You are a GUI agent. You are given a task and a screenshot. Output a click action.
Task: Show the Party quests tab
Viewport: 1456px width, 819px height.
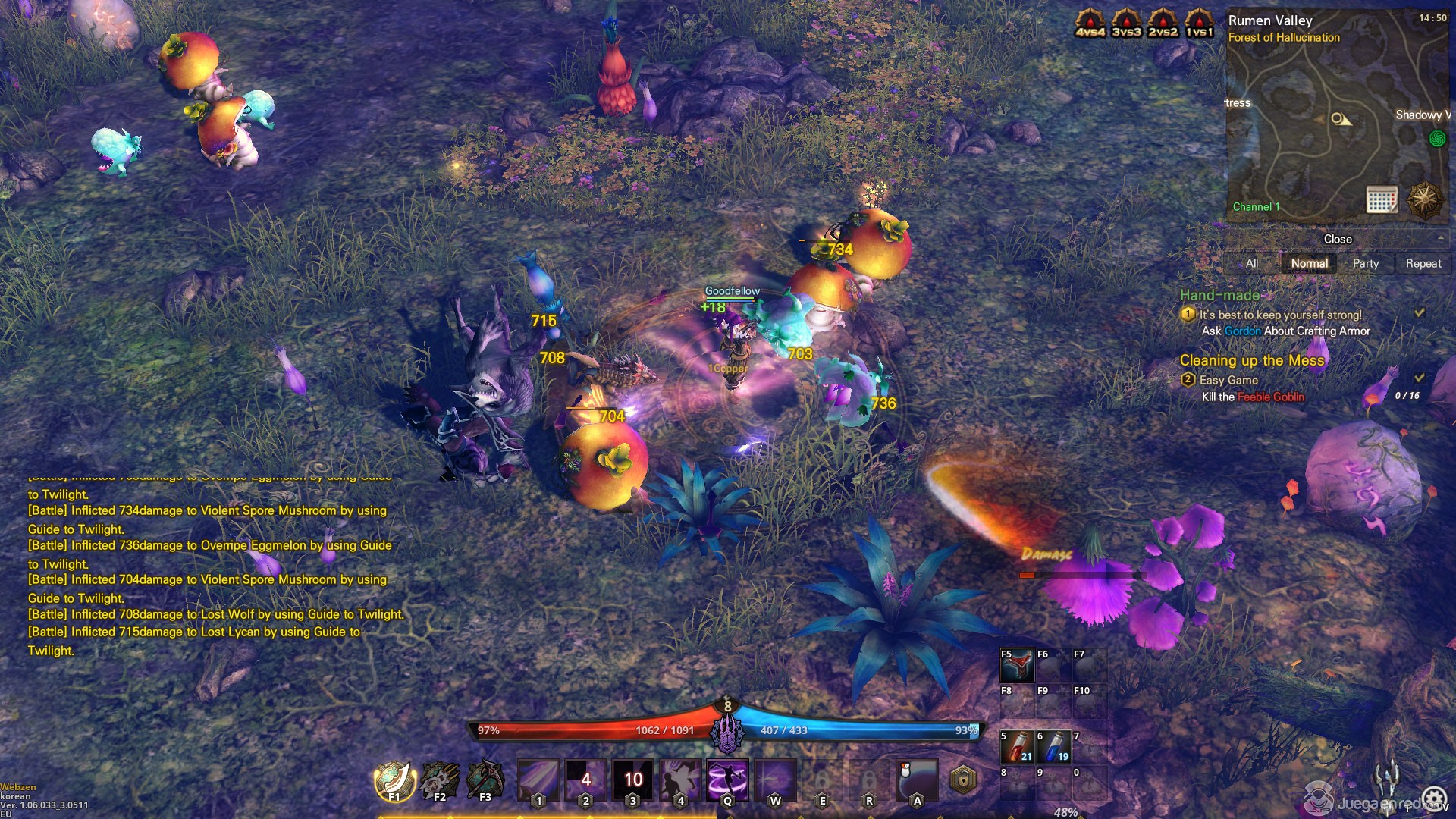(x=1365, y=263)
